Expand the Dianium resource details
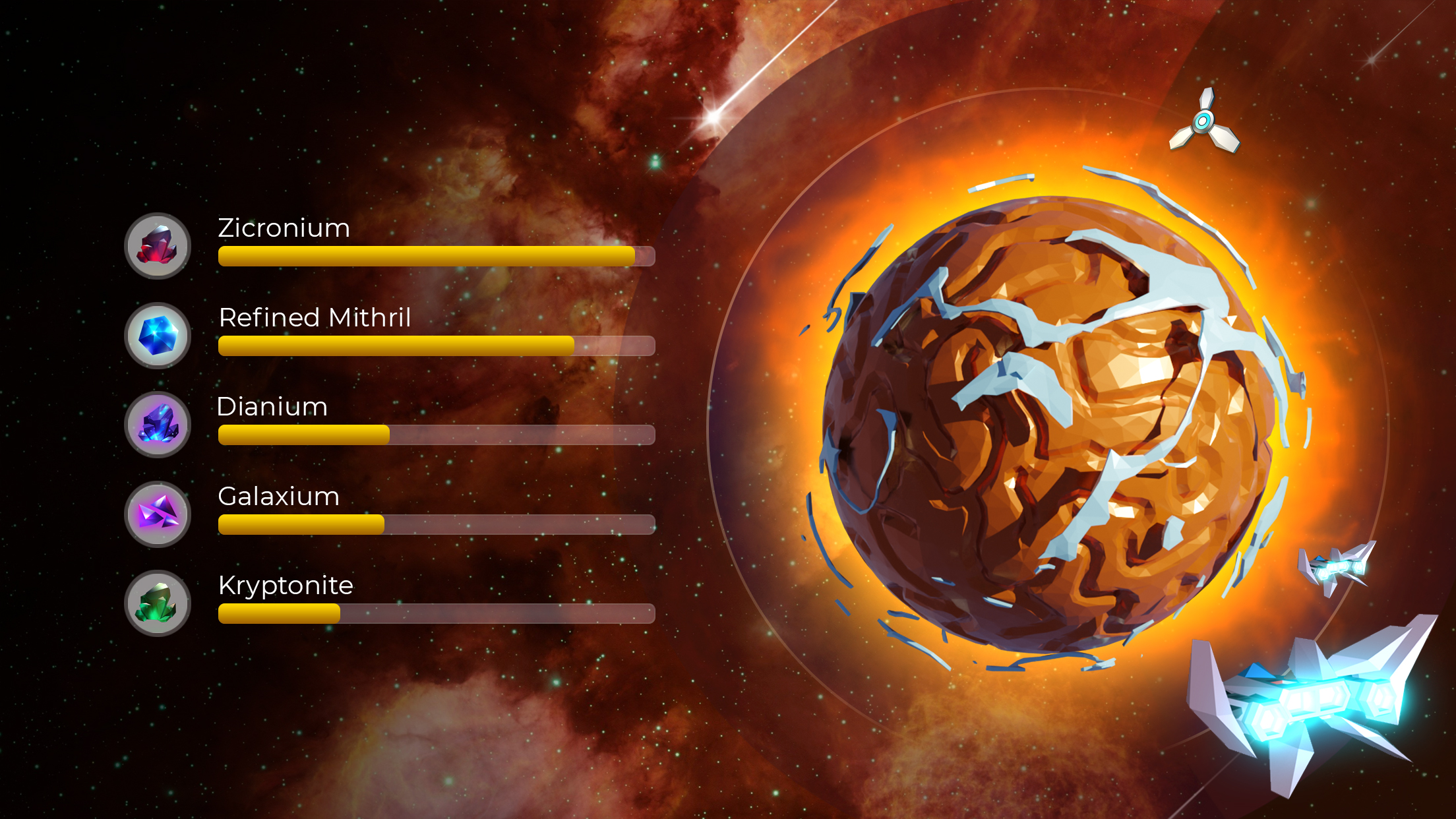 [435, 434]
